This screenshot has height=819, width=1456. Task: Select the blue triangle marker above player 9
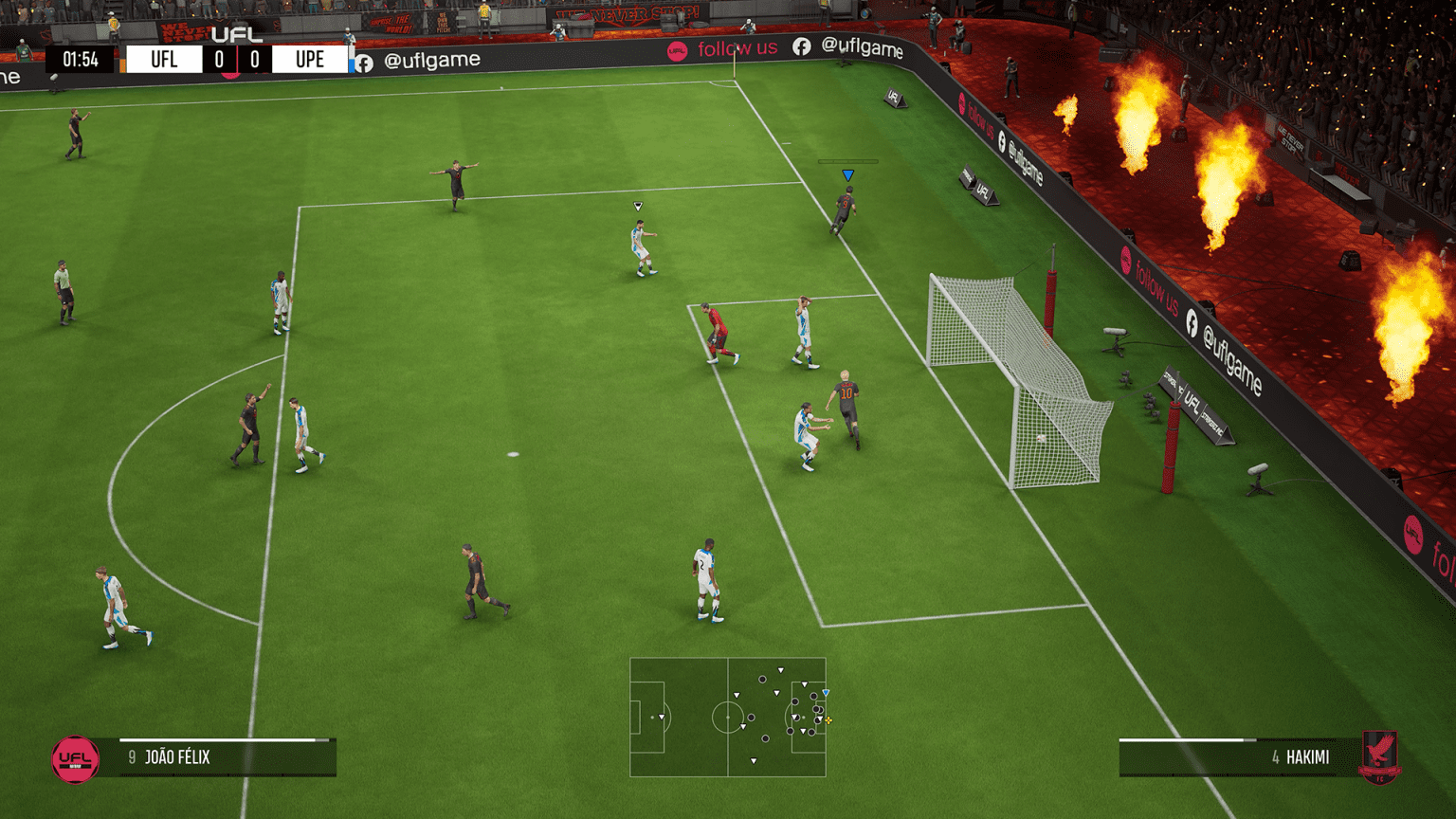click(848, 173)
